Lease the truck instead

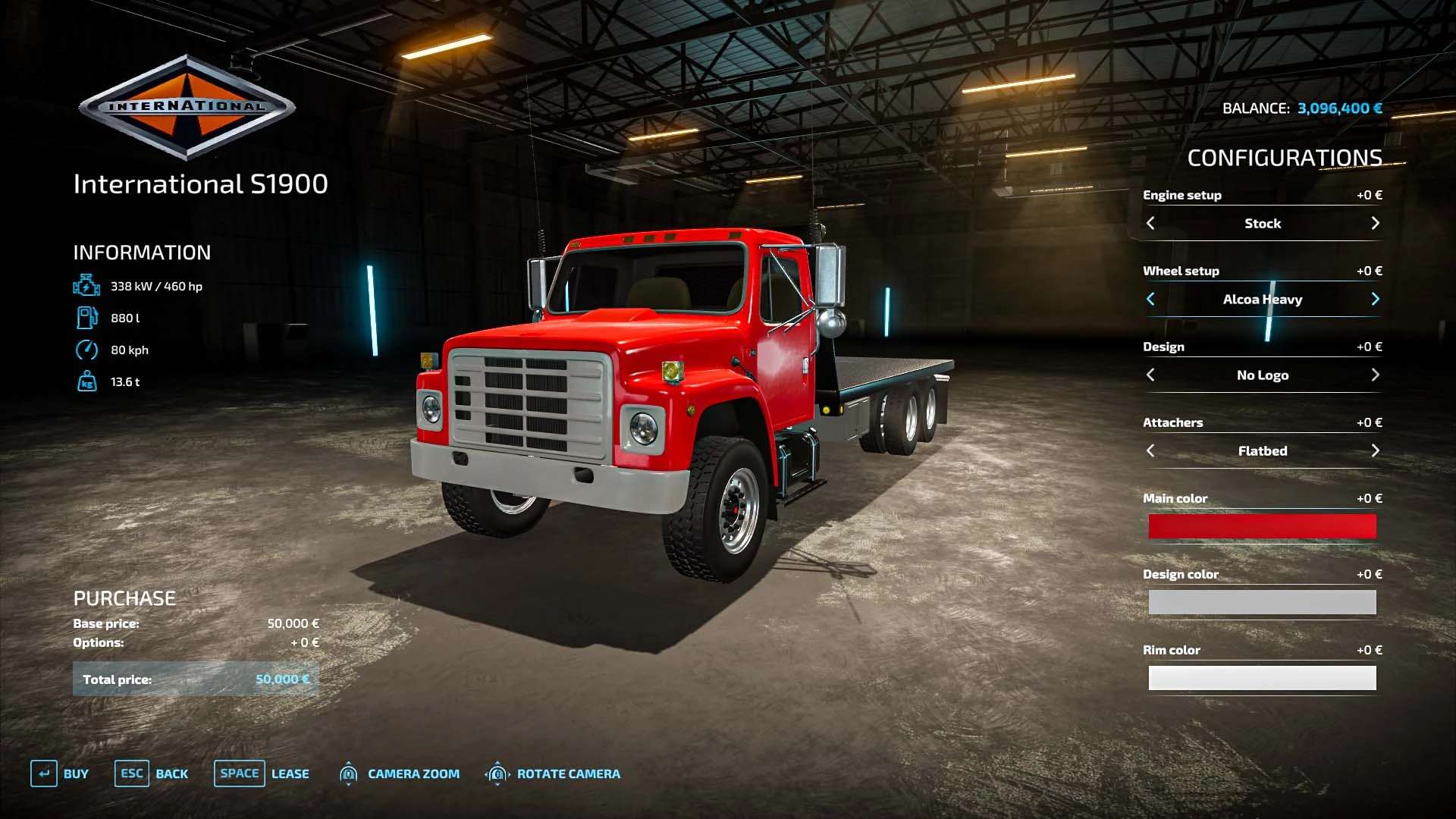click(262, 773)
